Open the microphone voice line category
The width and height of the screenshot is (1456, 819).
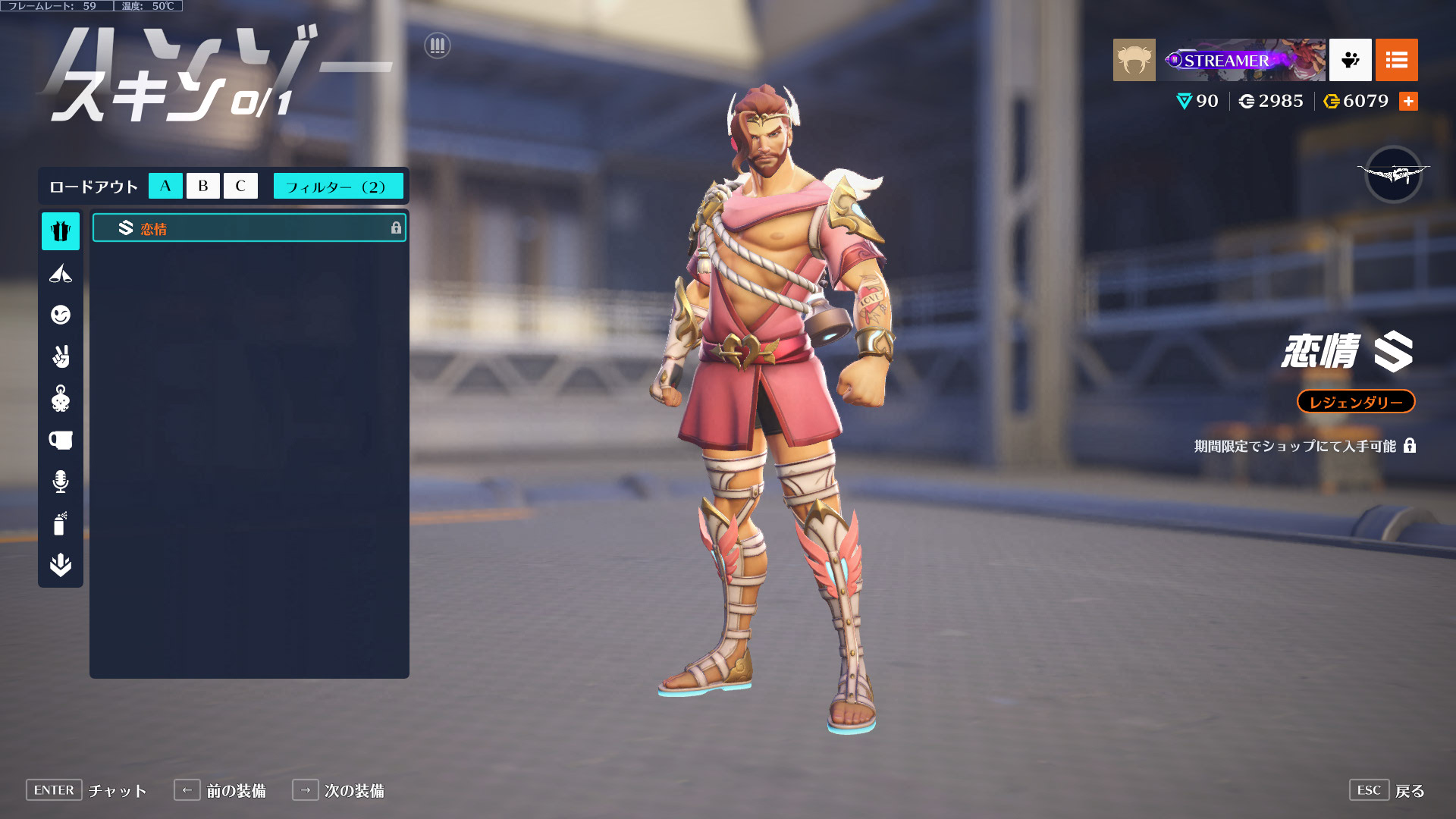[x=61, y=482]
